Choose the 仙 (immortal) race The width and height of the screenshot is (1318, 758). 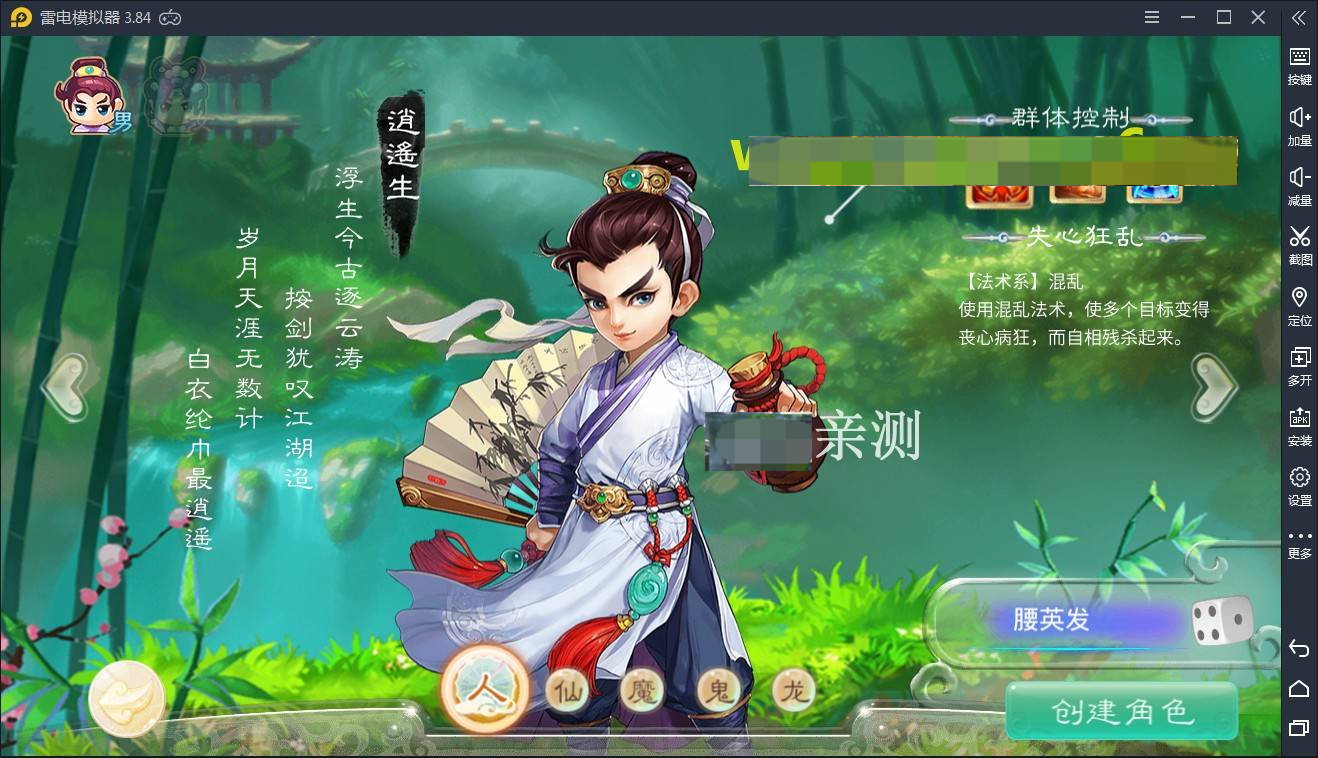(x=567, y=690)
